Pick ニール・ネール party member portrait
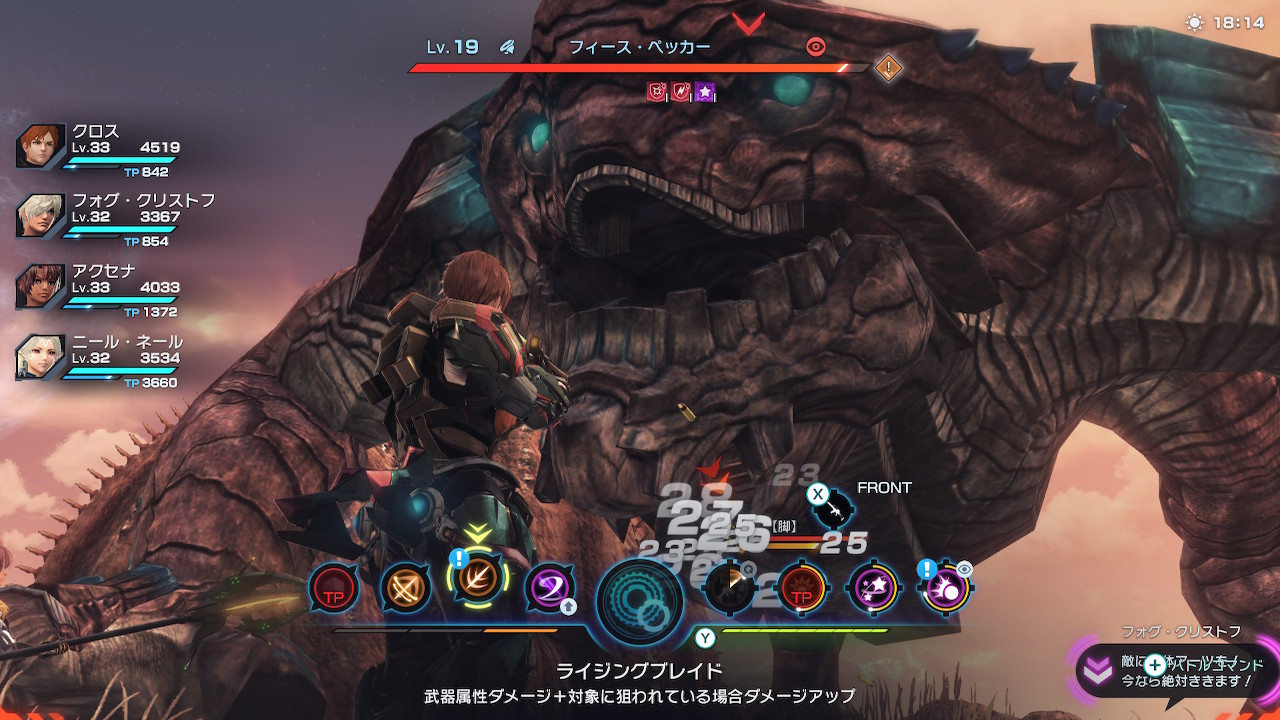 click(x=41, y=357)
